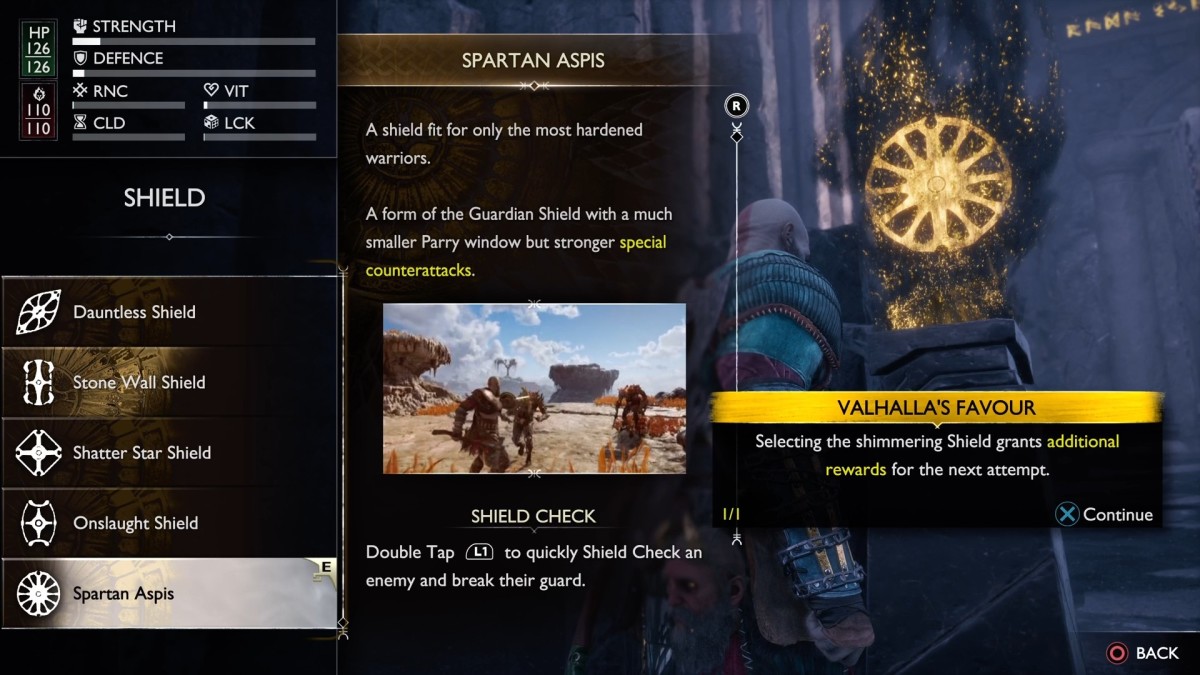Screen dimensions: 1200x675
Task: Pick the Shatter Star Shield
Action: point(168,453)
